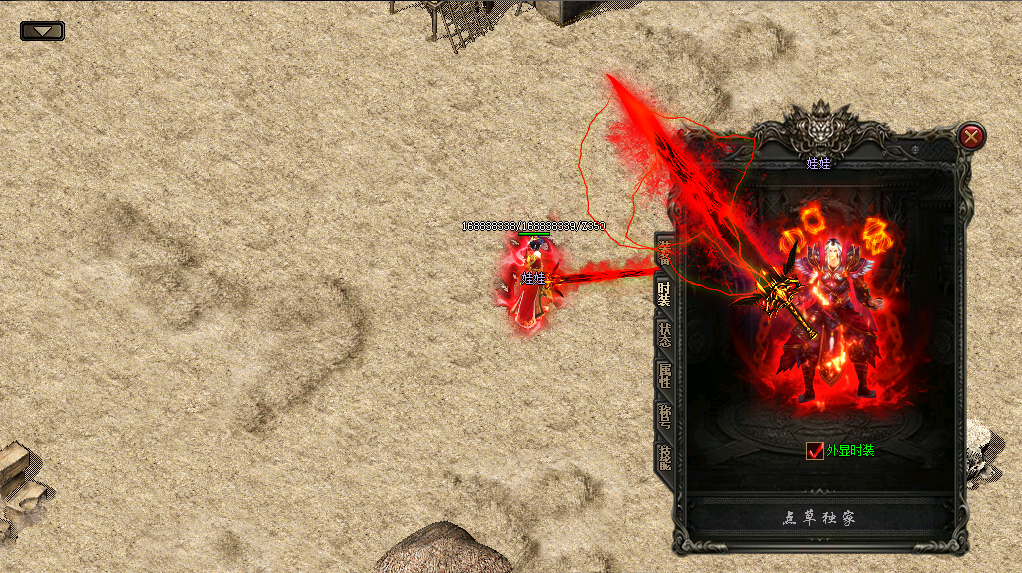Switch to the 装备 (Equipment) tab
Screen dimensions: 1022x573
coord(664,251)
